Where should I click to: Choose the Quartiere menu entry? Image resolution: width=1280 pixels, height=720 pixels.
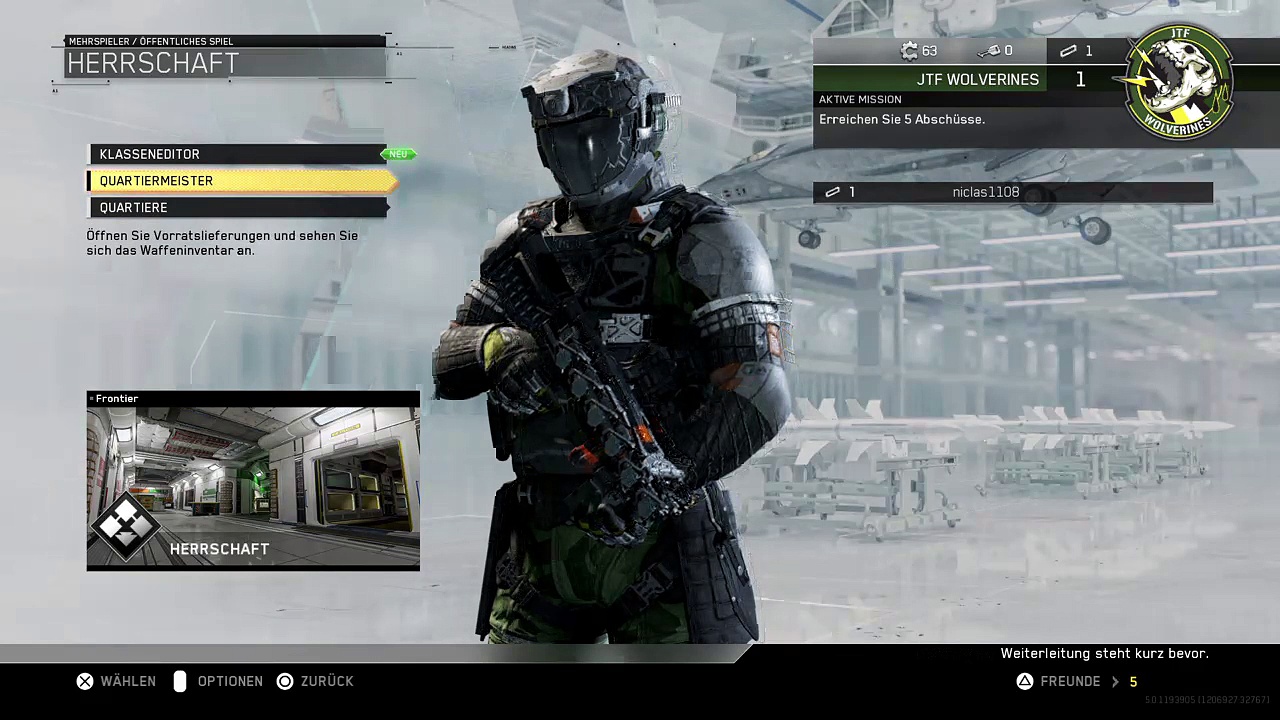(x=238, y=207)
